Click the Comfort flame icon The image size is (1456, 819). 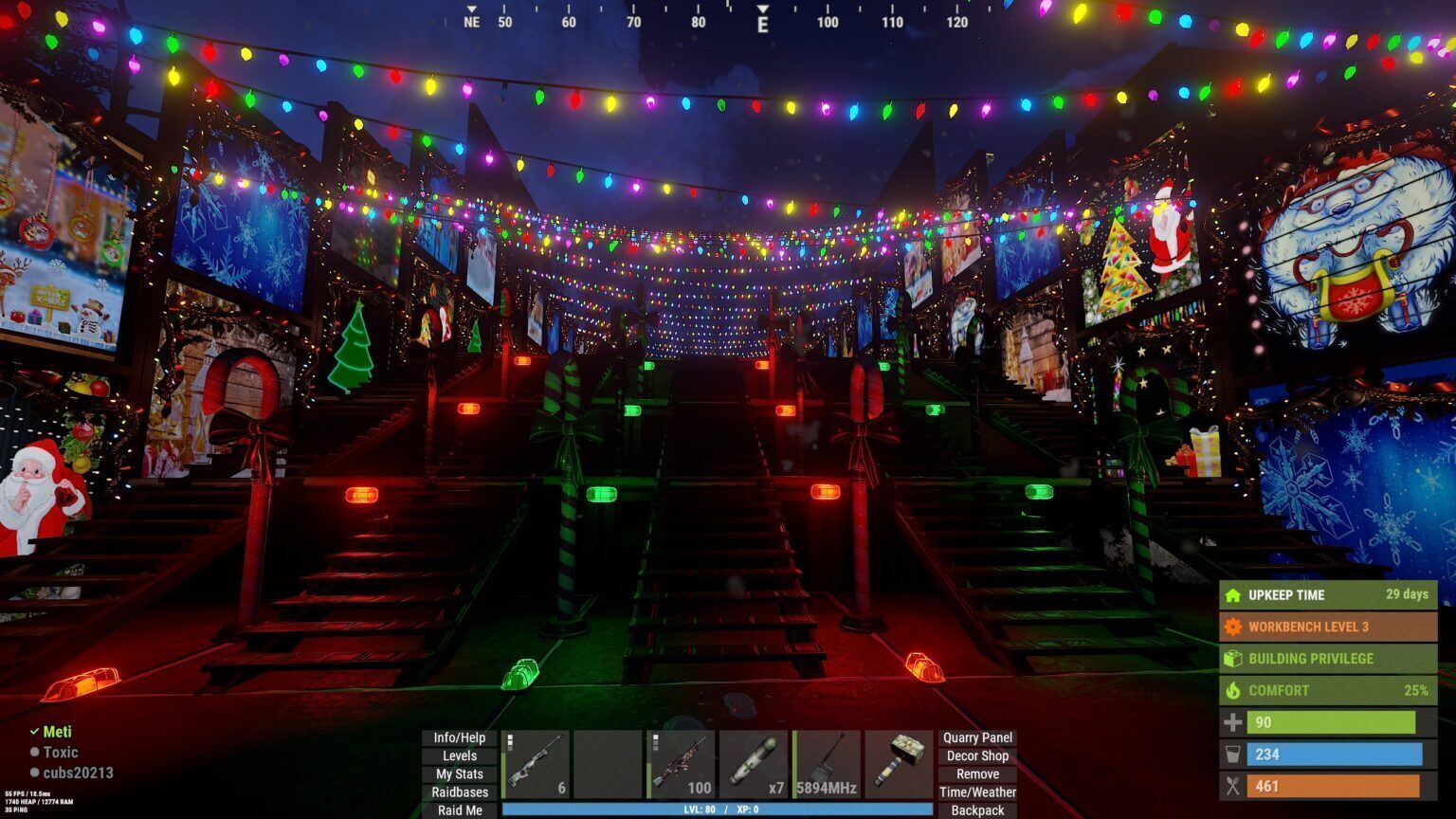click(1233, 690)
